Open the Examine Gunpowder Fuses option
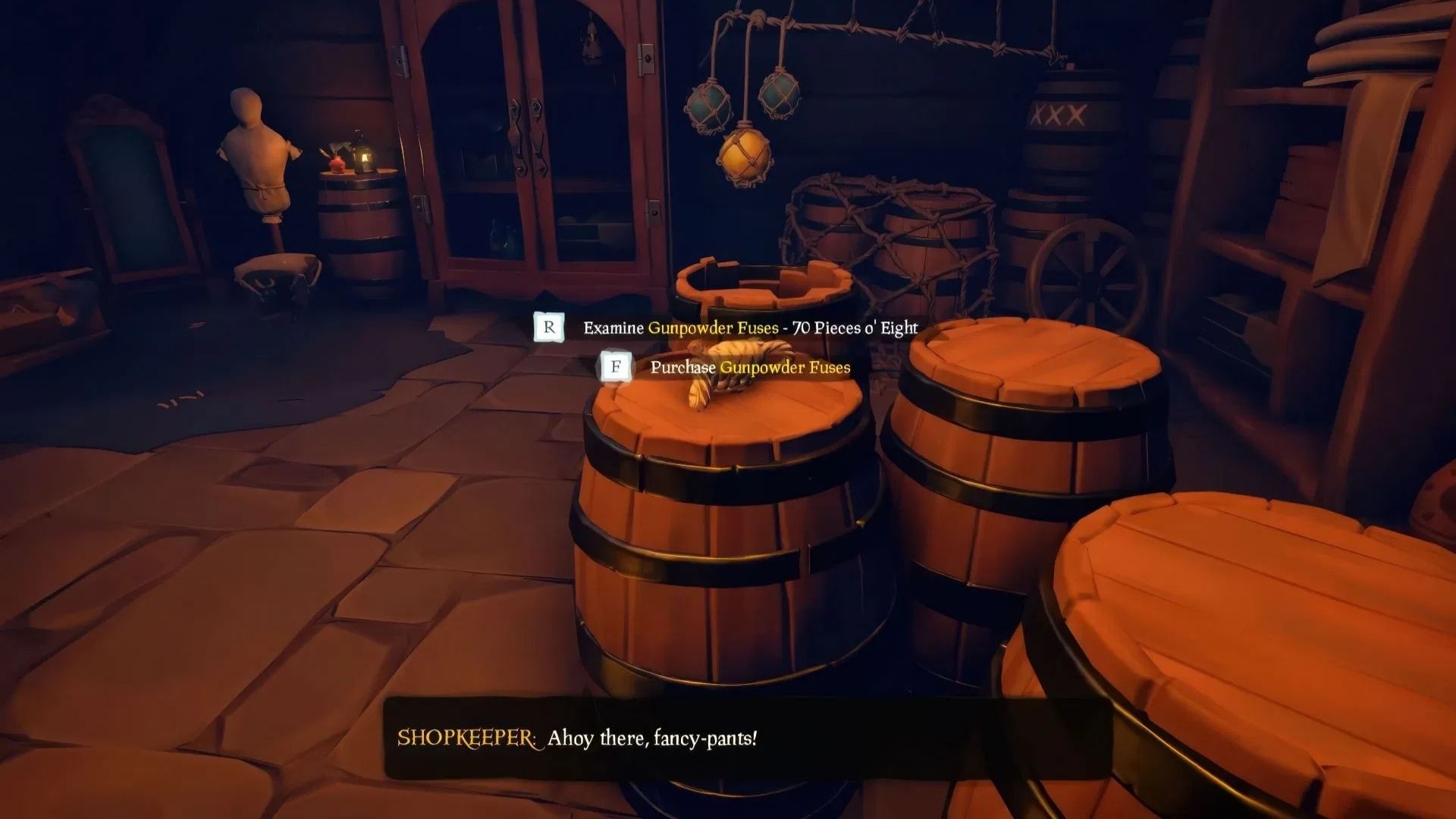The height and width of the screenshot is (819, 1456). coord(749,328)
